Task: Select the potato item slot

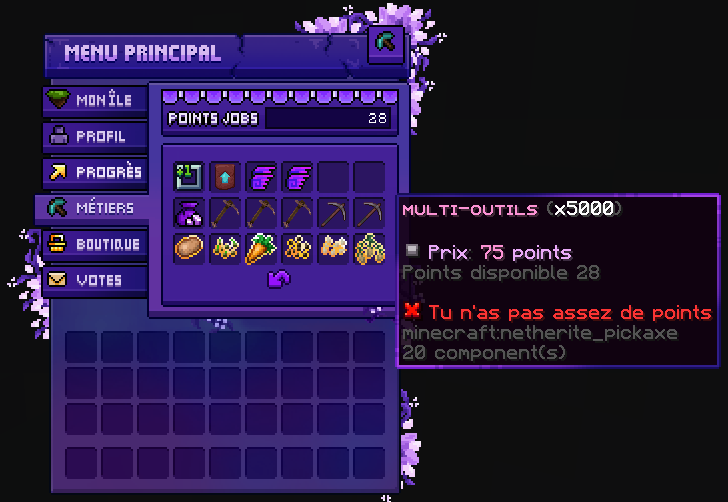Action: click(x=189, y=248)
